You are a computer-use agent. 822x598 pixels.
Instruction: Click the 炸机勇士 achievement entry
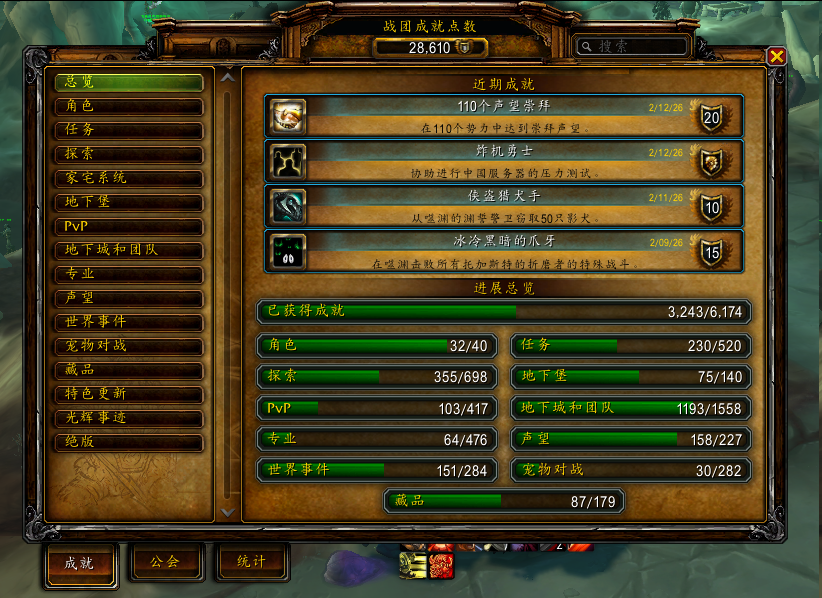(x=504, y=161)
